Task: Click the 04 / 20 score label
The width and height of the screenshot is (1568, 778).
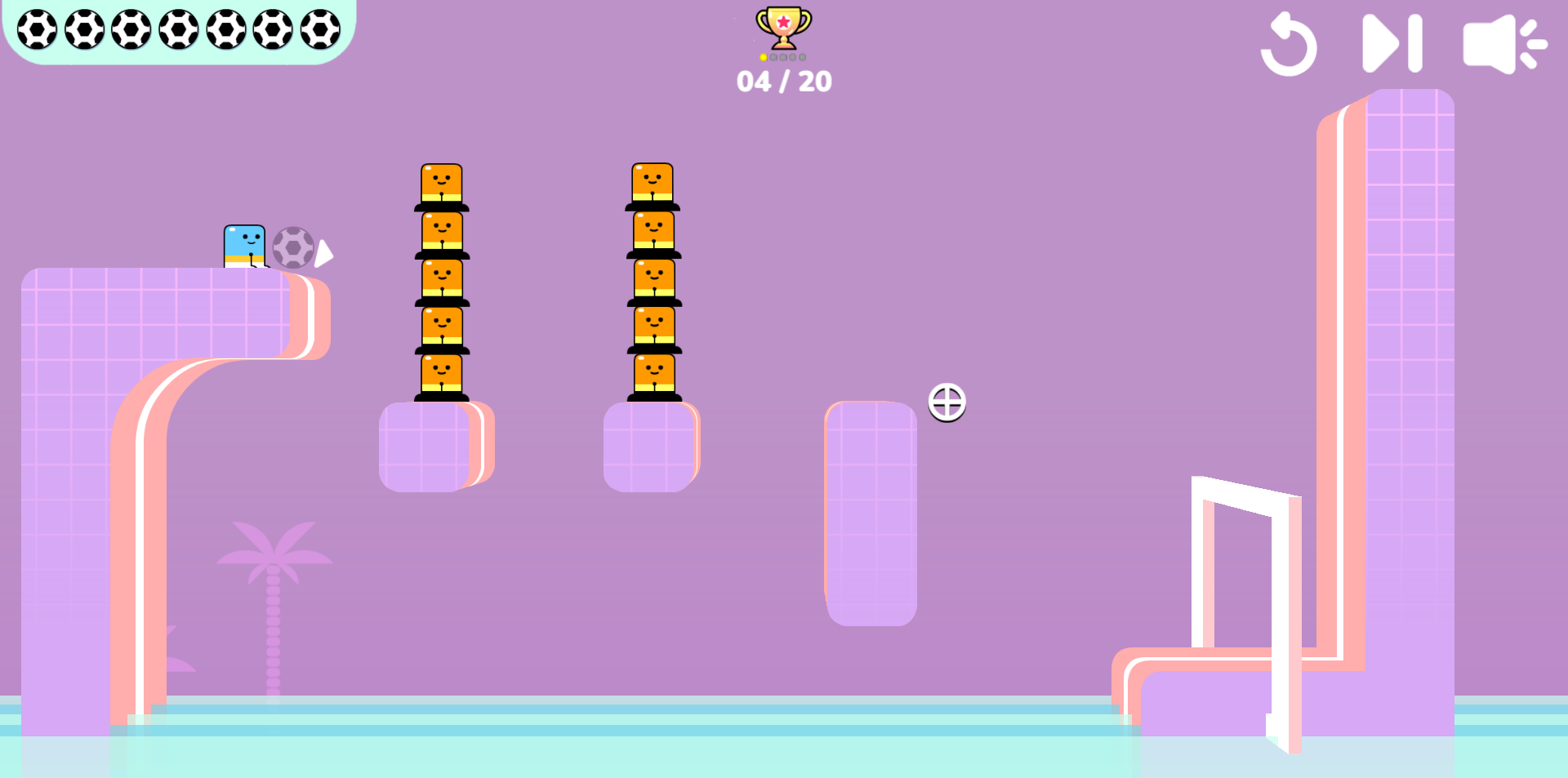Action: tap(783, 81)
